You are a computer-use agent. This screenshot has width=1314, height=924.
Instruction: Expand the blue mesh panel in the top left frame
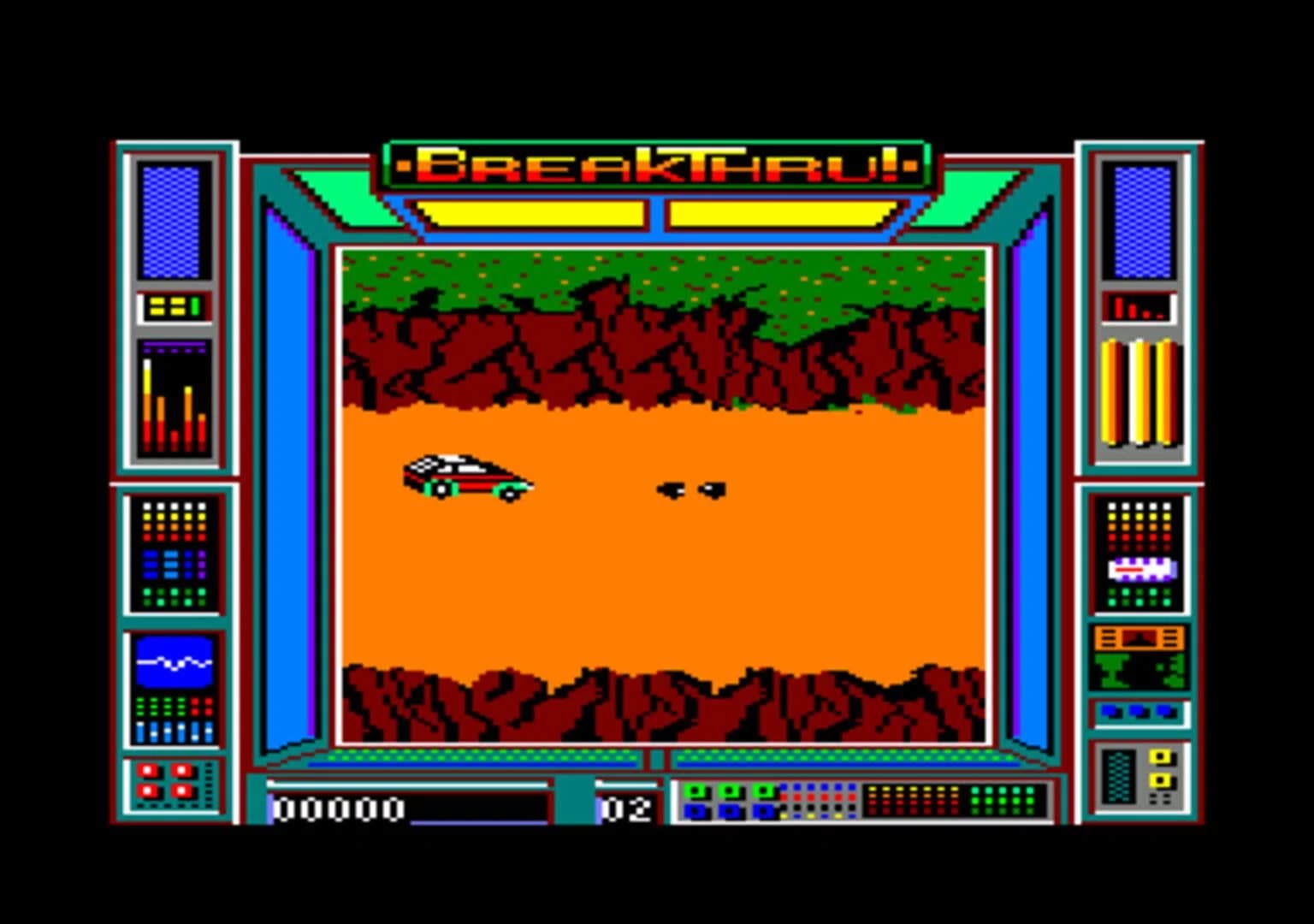click(x=173, y=221)
